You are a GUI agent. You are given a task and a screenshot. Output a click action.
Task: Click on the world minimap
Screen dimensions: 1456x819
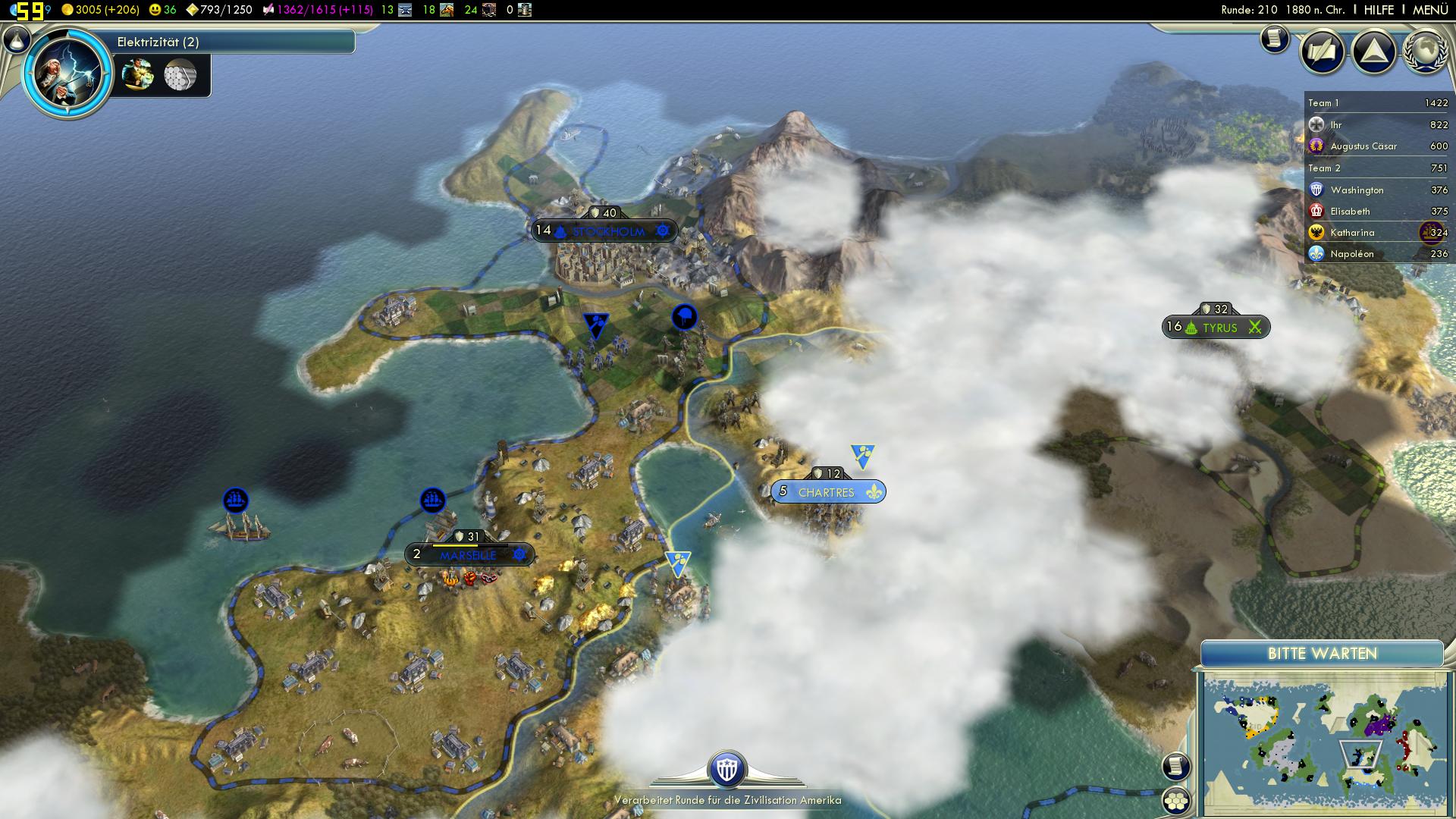[1323, 739]
